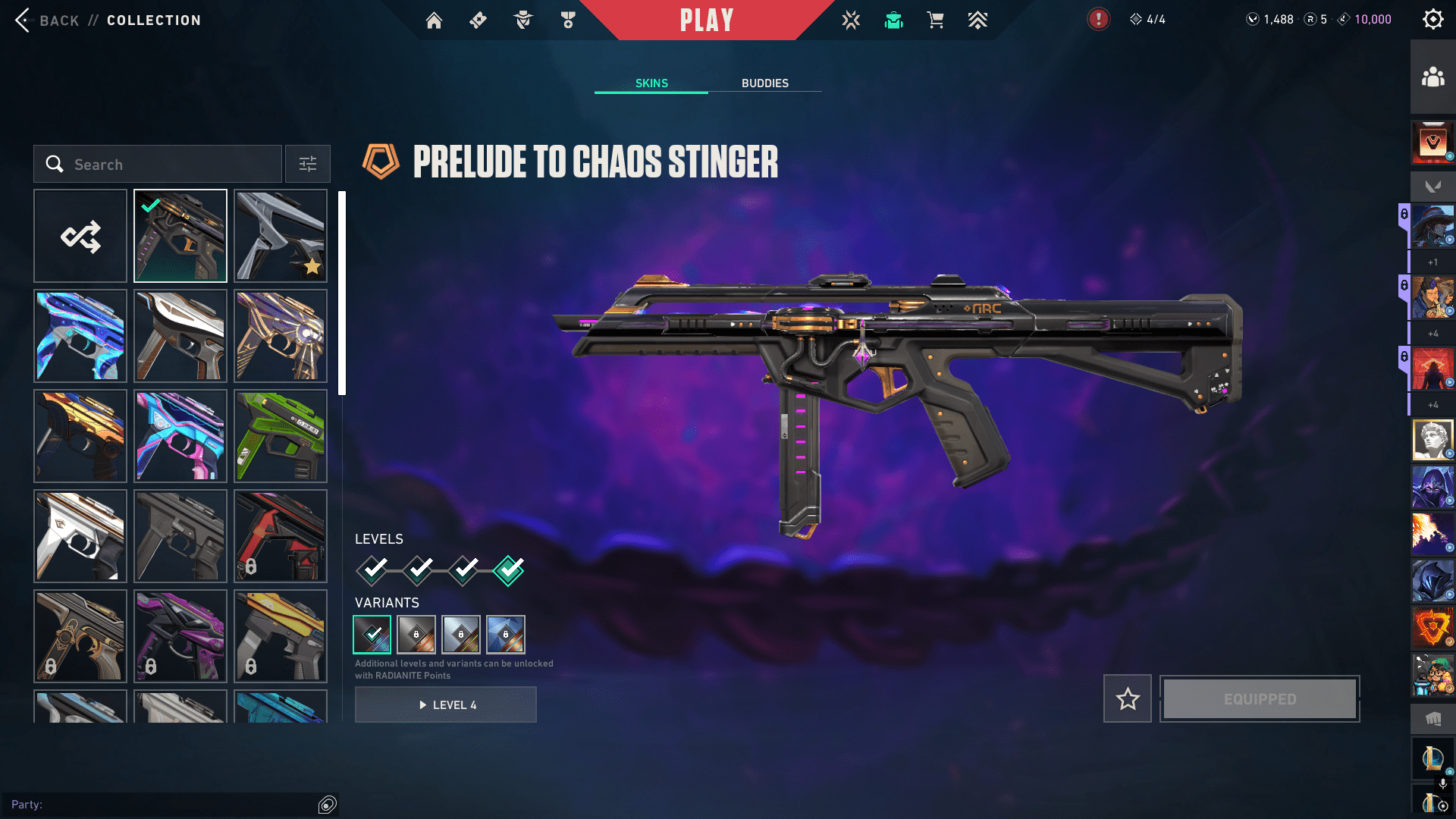1456x819 pixels.
Task: Choose the random skin shuffle tile
Action: click(80, 237)
